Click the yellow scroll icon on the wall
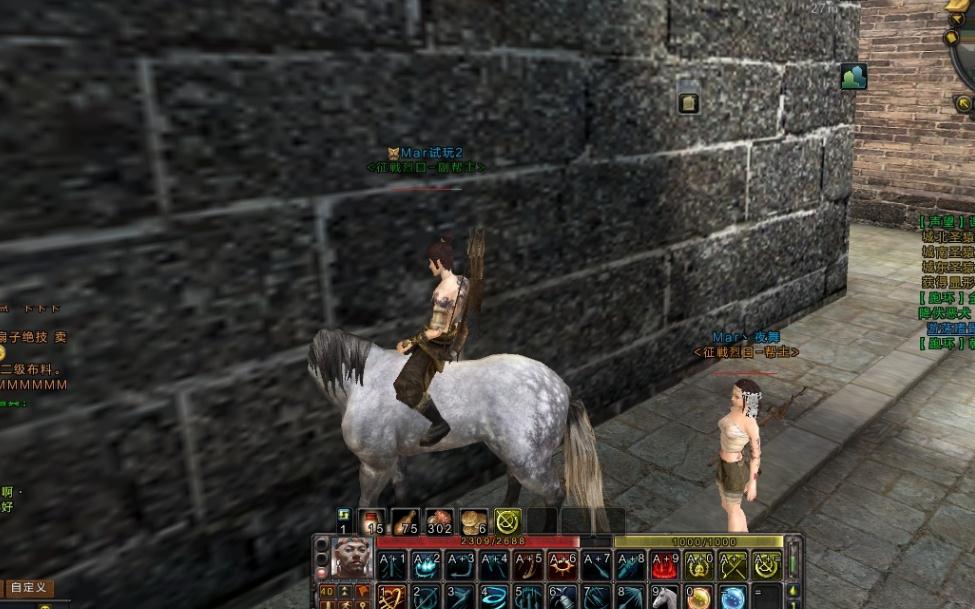 (x=688, y=102)
